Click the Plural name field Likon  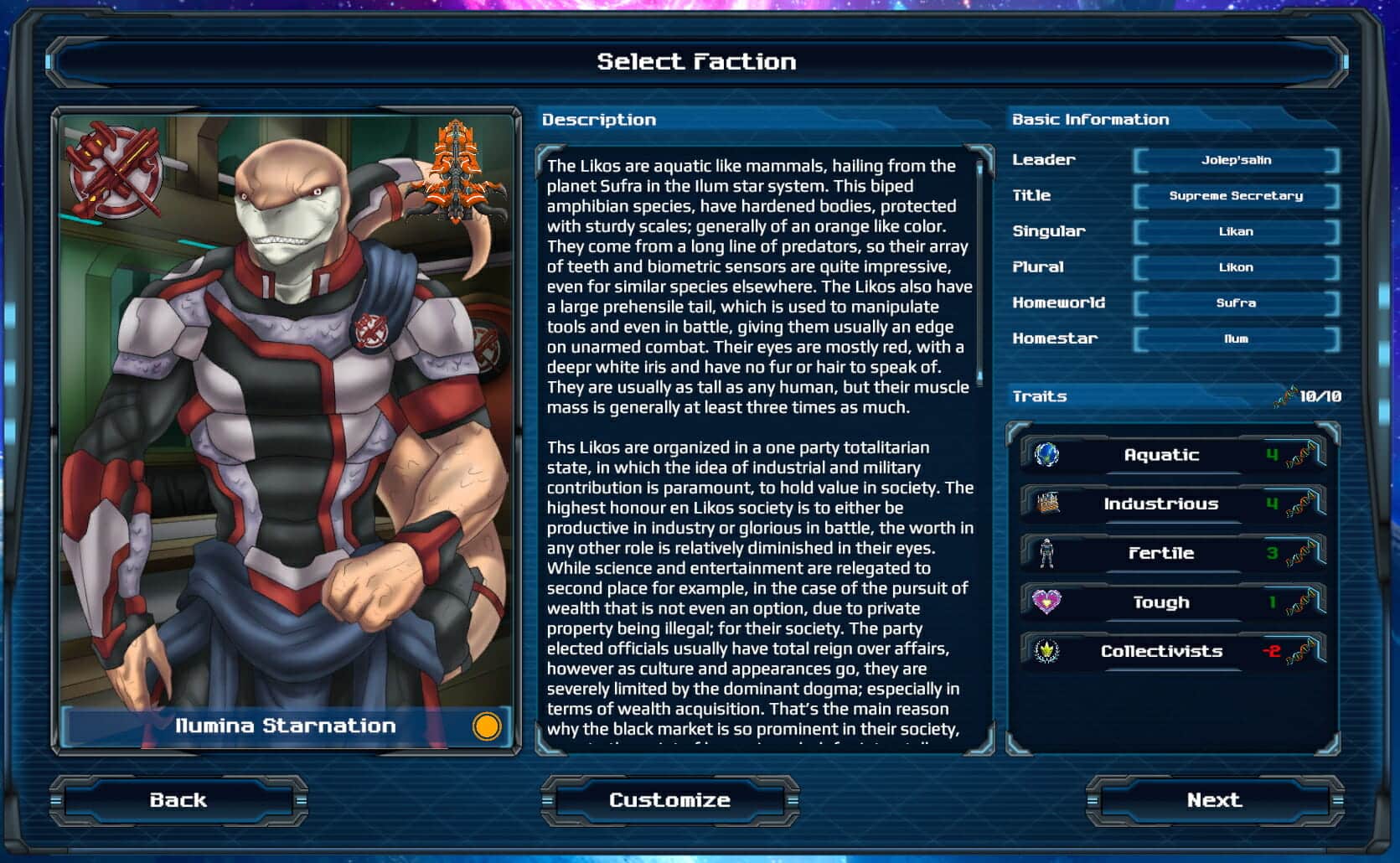pos(1236,267)
